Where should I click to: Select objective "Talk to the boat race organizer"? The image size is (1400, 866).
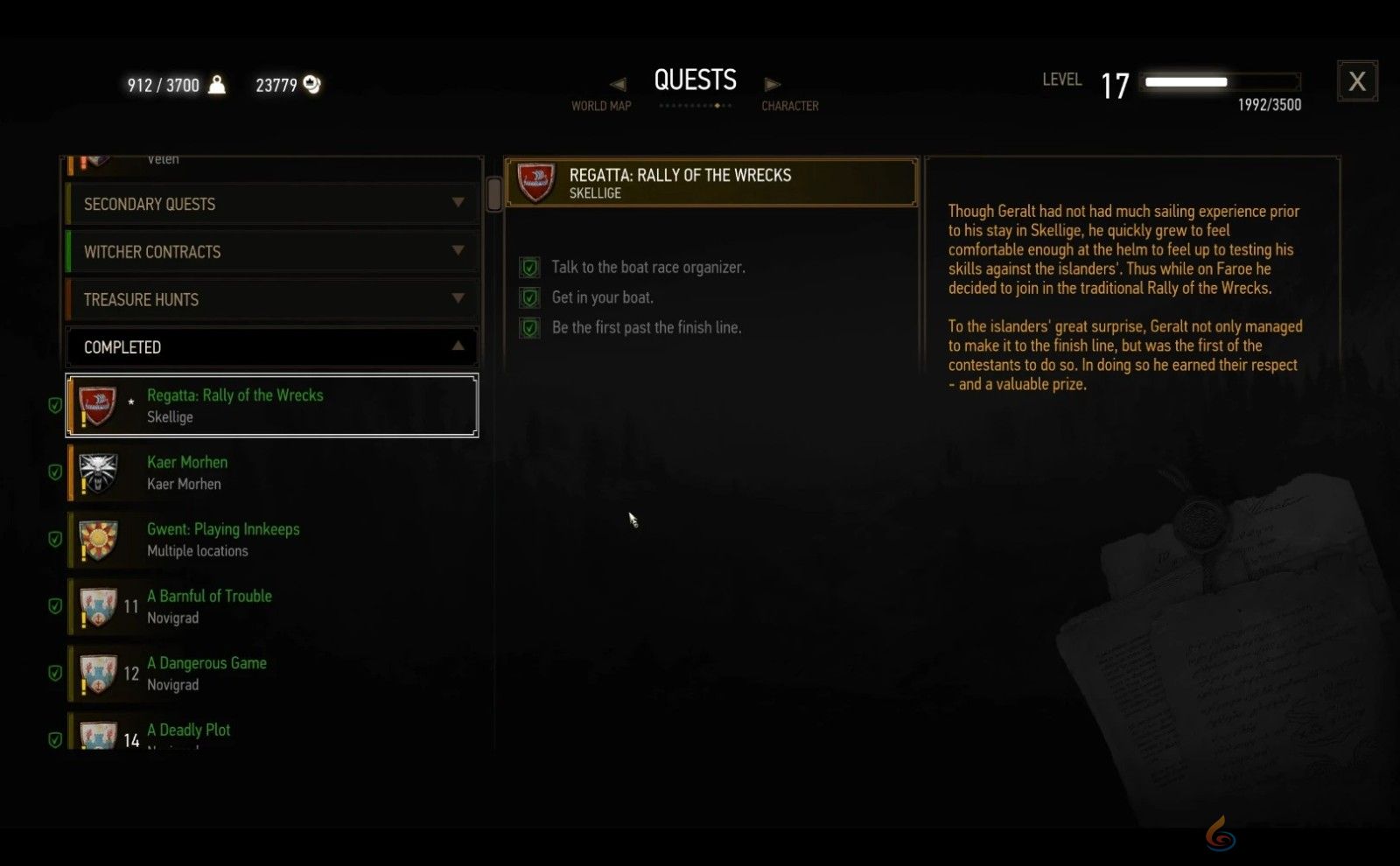click(x=647, y=268)
